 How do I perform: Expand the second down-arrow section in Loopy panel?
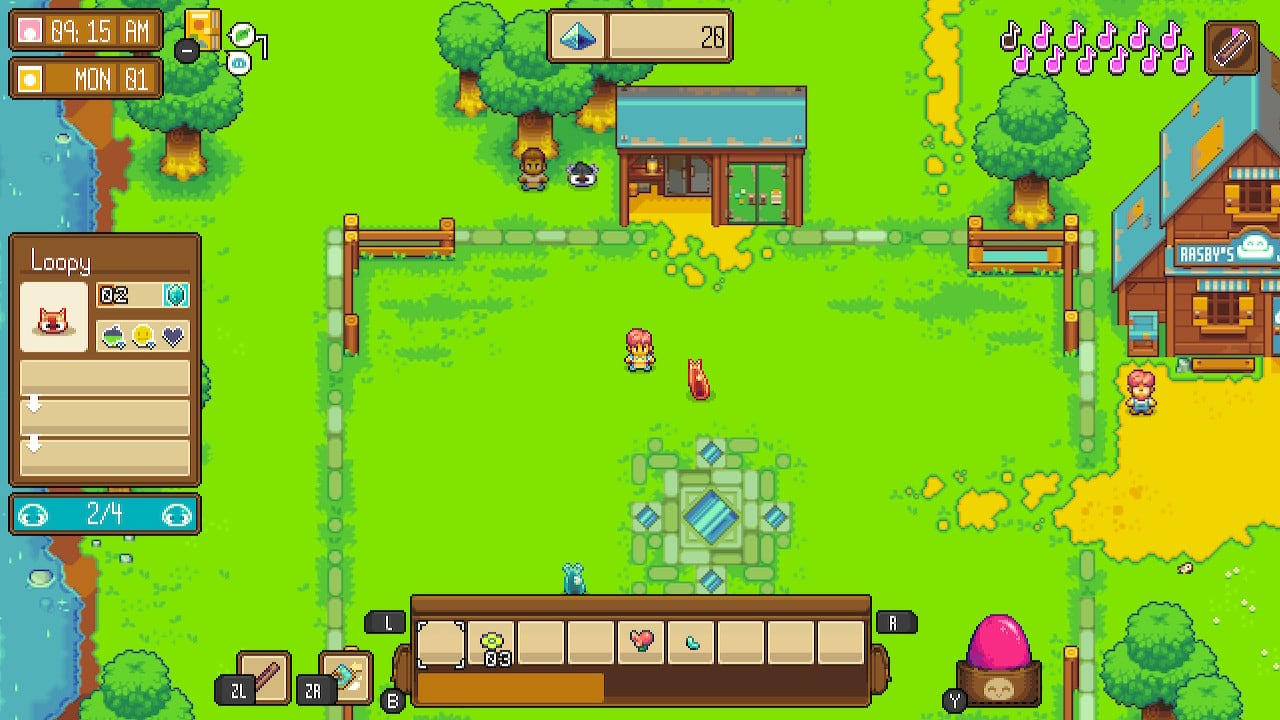pos(35,443)
